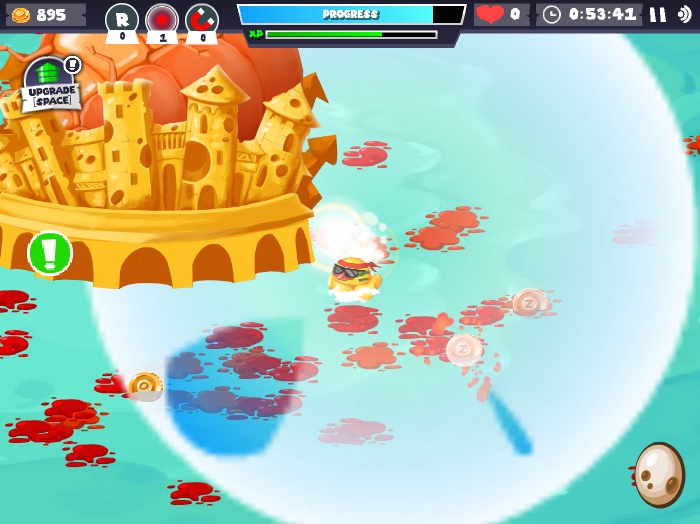Click the green exclamation alert button

(50, 253)
